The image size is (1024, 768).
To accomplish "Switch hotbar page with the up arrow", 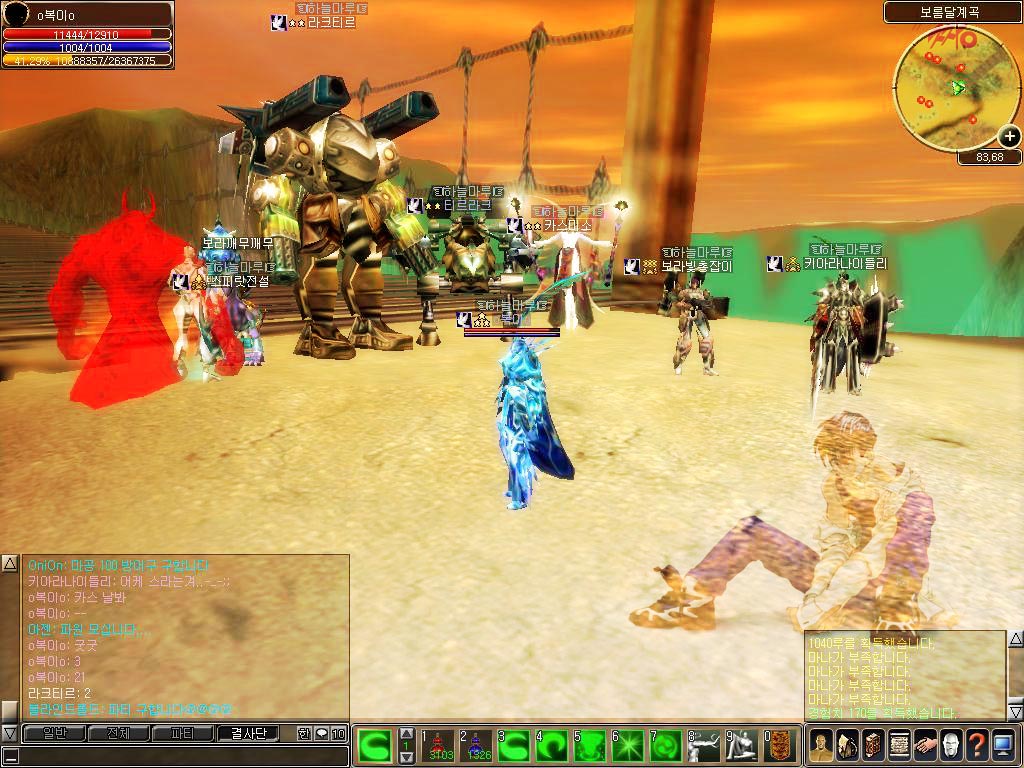I will [407, 735].
